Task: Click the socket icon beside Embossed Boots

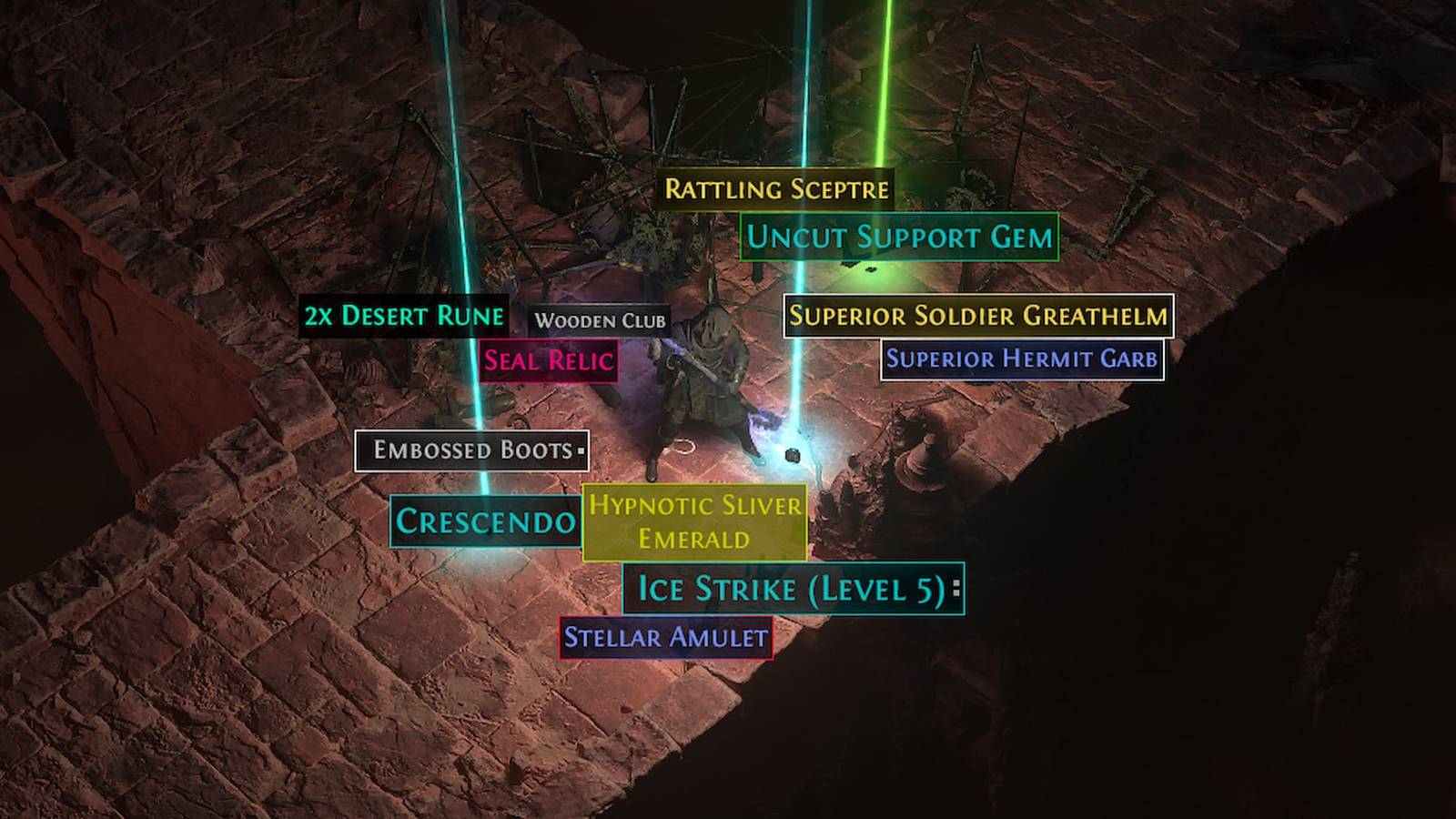Action: click(x=580, y=449)
